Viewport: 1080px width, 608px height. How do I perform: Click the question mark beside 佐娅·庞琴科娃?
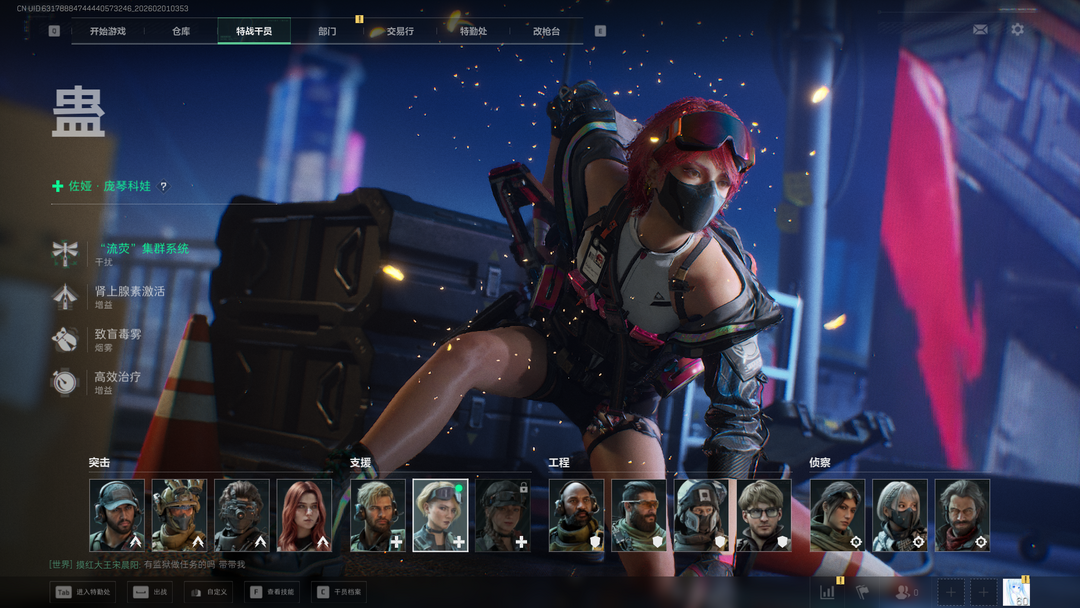click(x=164, y=186)
